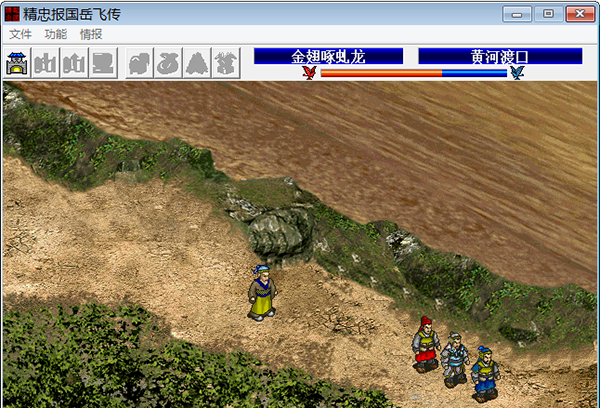The height and width of the screenshot is (408, 600).
Task: Open the 功能 (Function) menu
Action: (x=55, y=34)
